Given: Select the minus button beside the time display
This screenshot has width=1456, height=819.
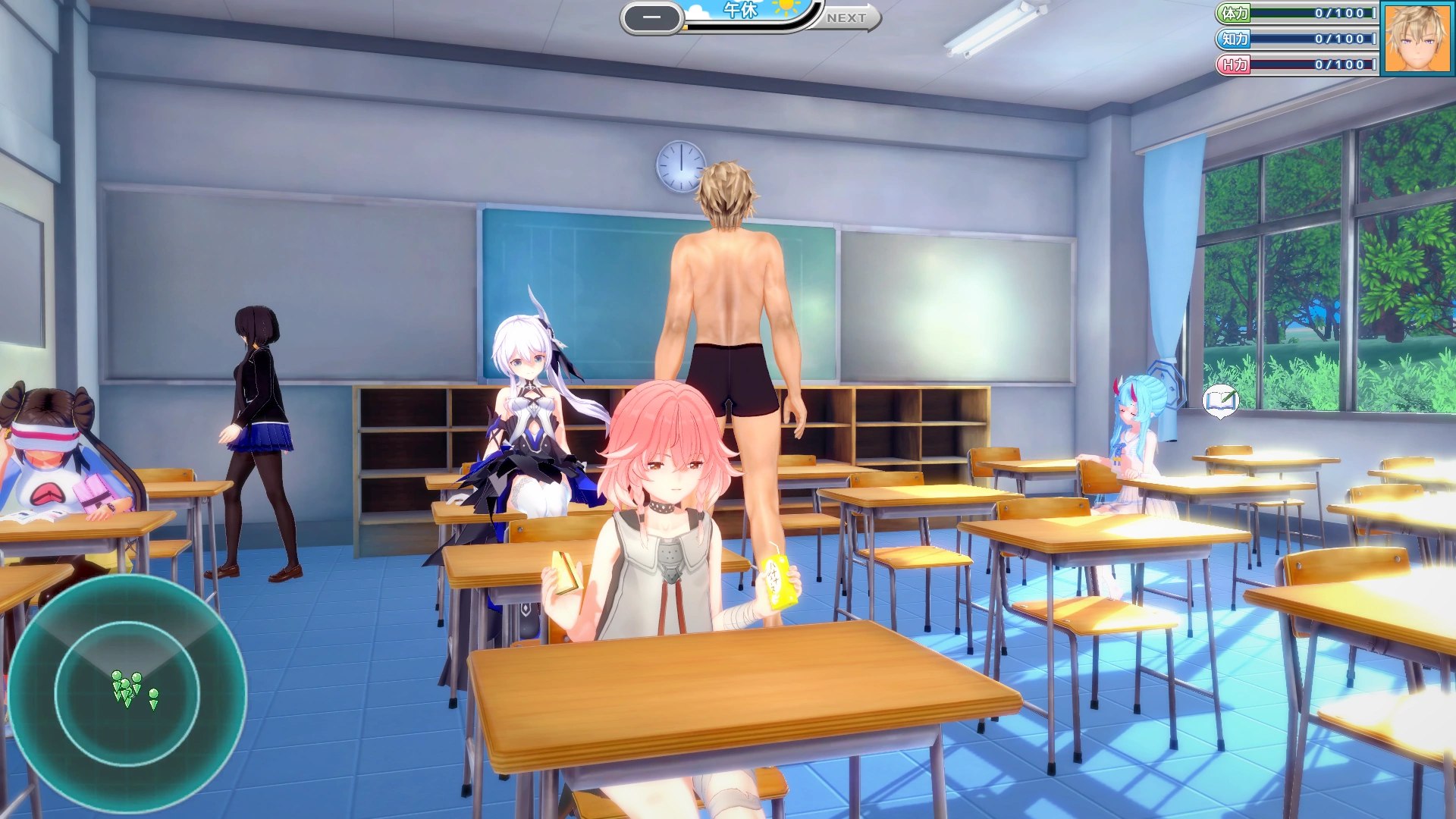Looking at the screenshot, I should tap(652, 18).
